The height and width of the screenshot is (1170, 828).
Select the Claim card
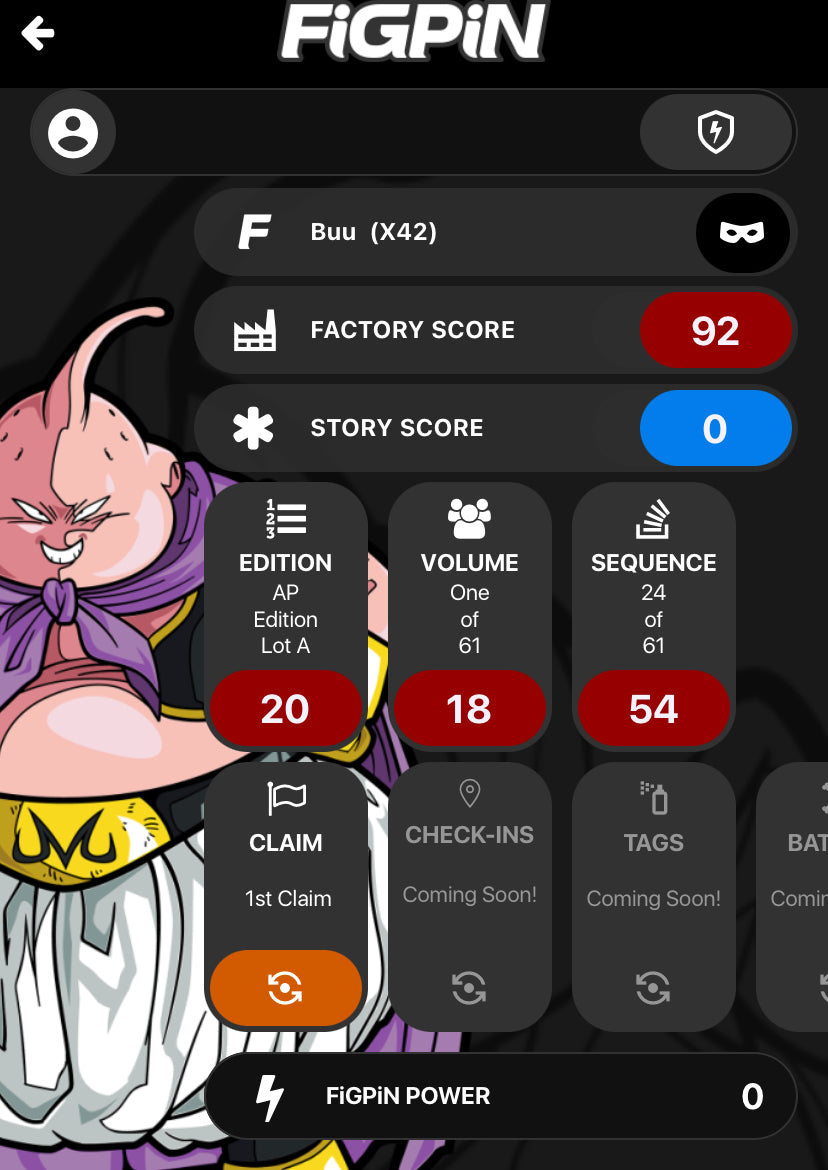click(286, 860)
